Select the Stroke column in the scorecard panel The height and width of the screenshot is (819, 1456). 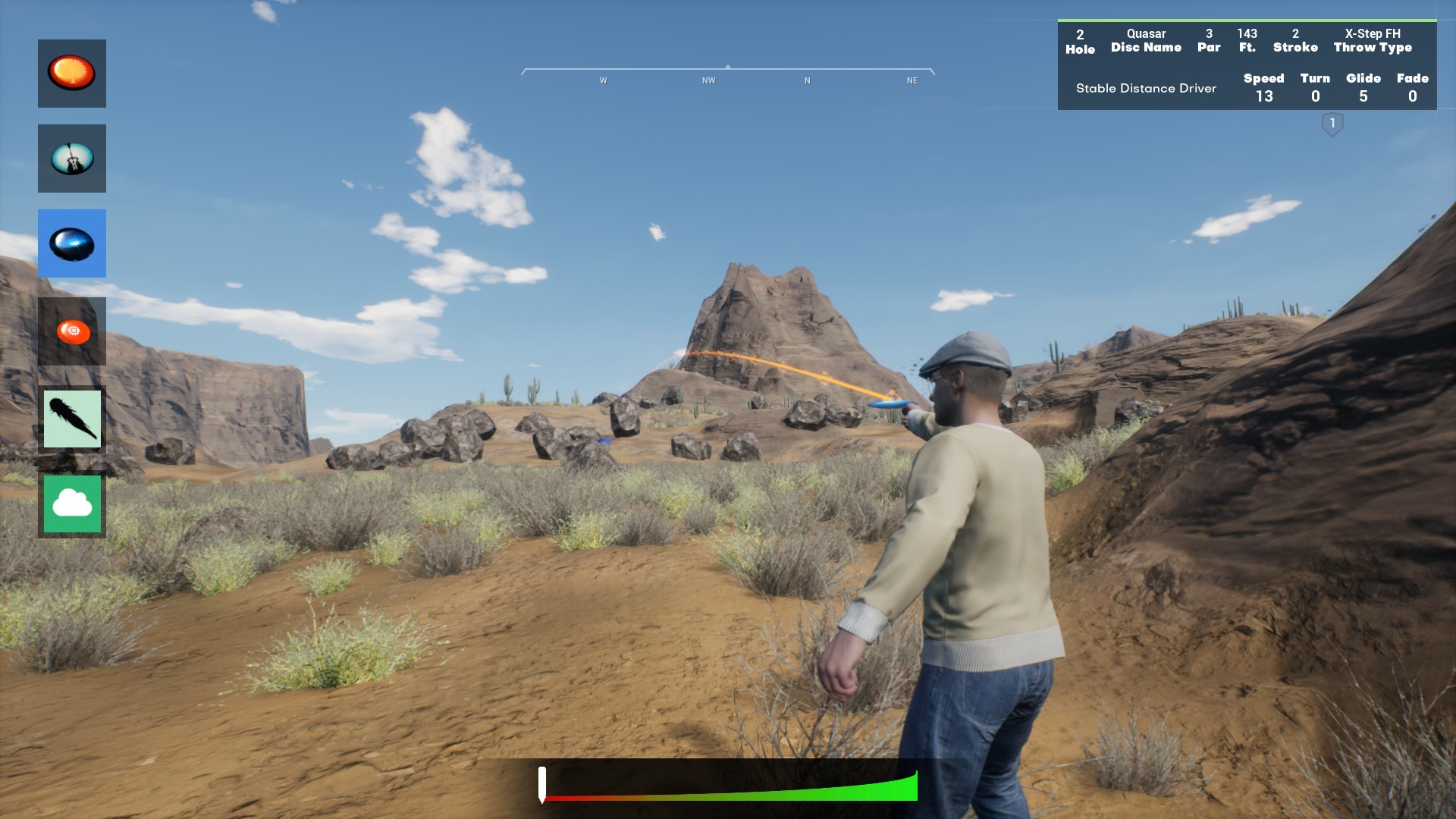pos(1296,39)
